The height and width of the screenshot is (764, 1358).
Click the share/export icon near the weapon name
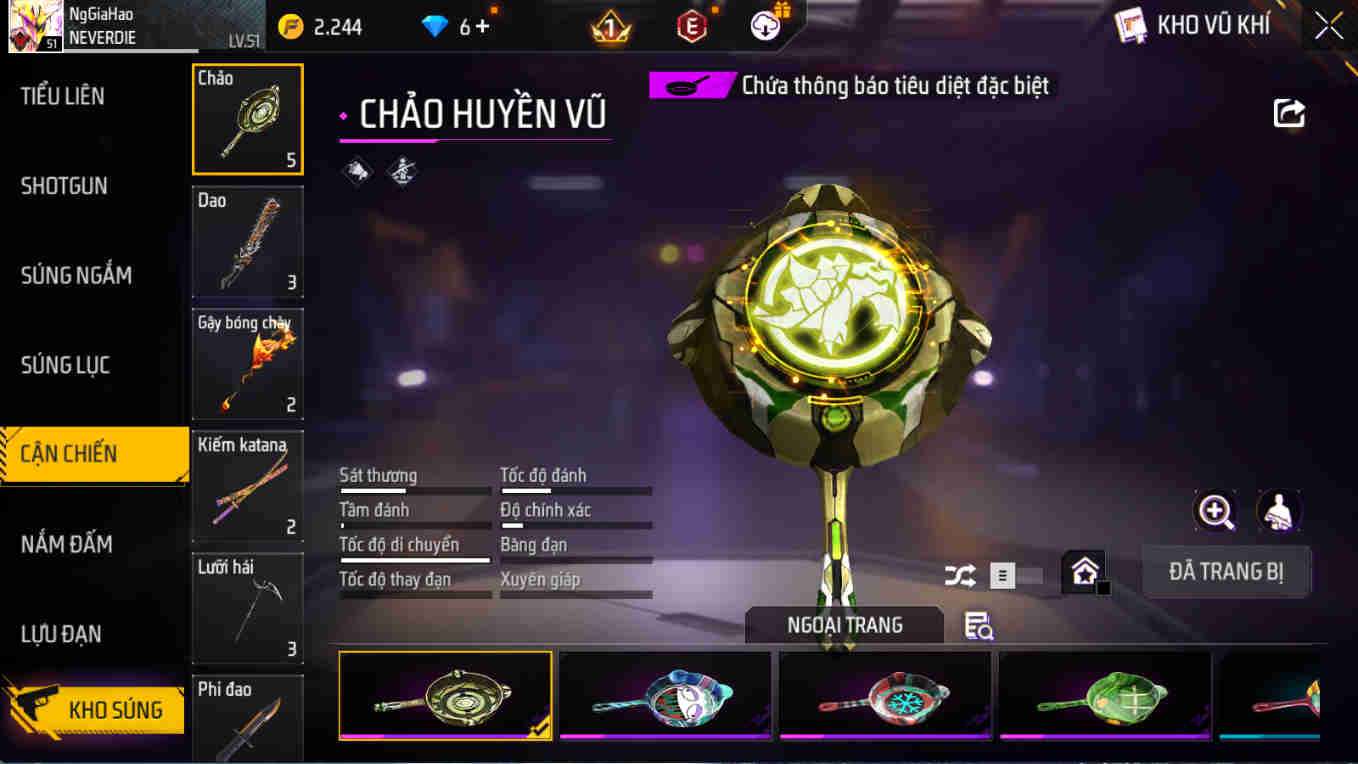(1289, 114)
